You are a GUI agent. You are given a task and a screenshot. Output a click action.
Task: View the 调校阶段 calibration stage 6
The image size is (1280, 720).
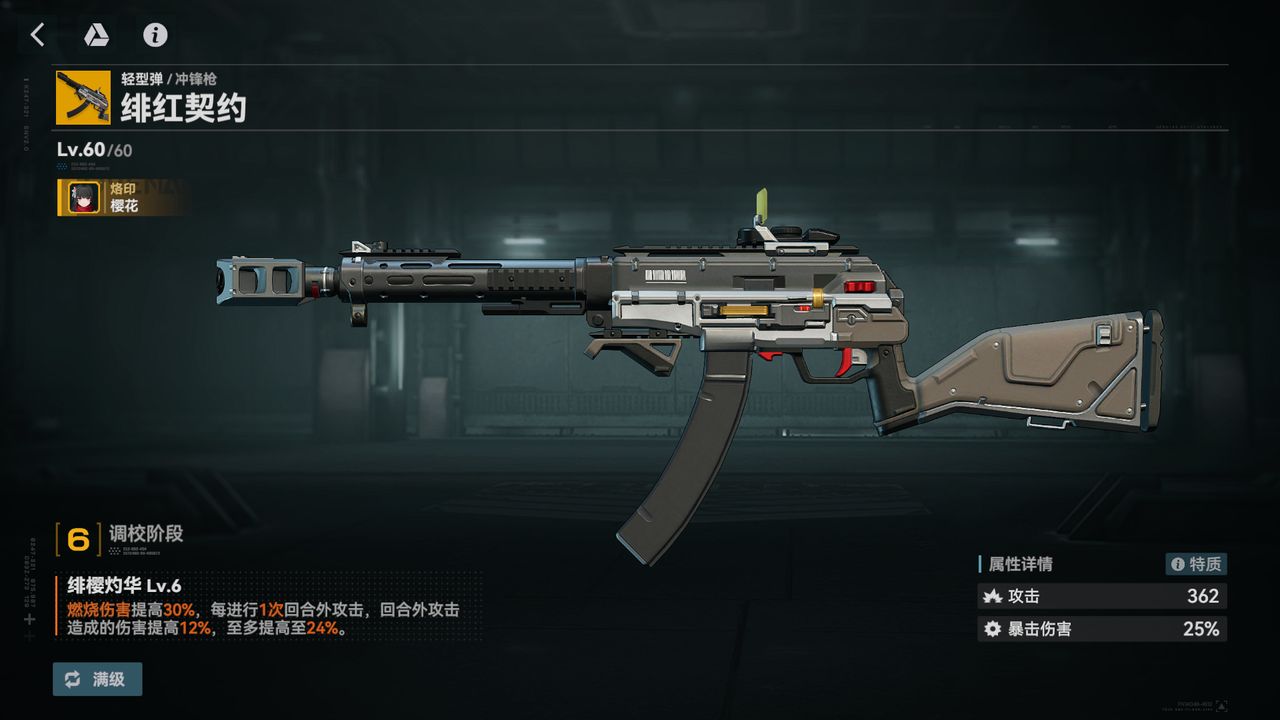click(79, 539)
